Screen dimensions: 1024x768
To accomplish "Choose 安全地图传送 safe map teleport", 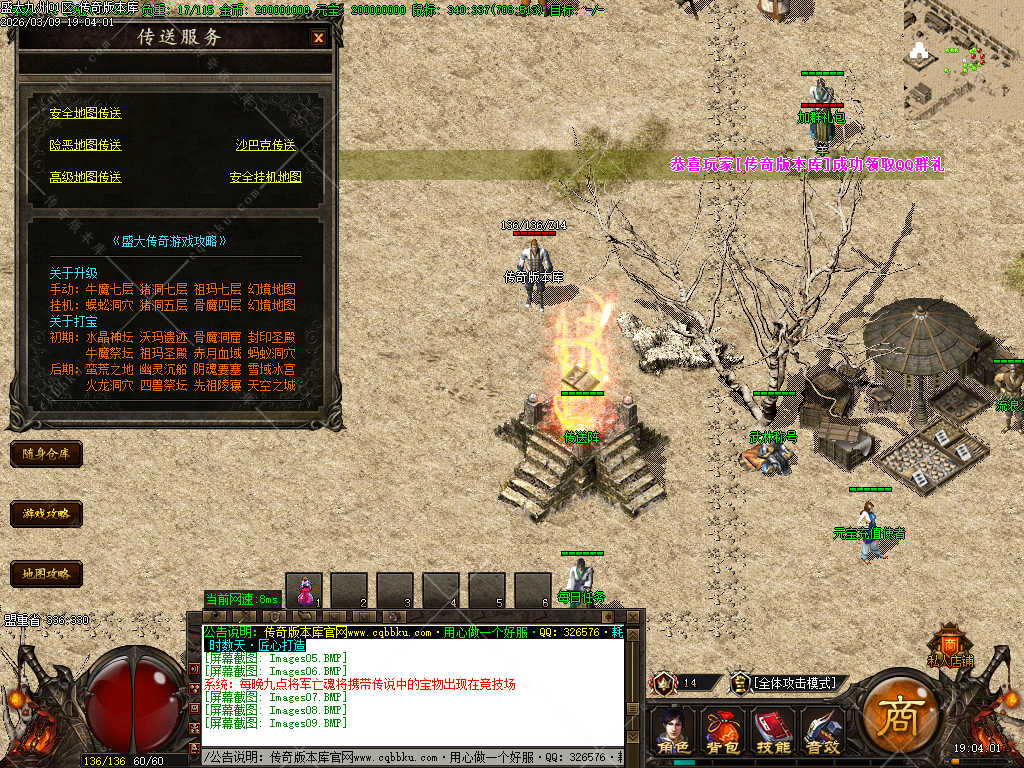I will 85,113.
